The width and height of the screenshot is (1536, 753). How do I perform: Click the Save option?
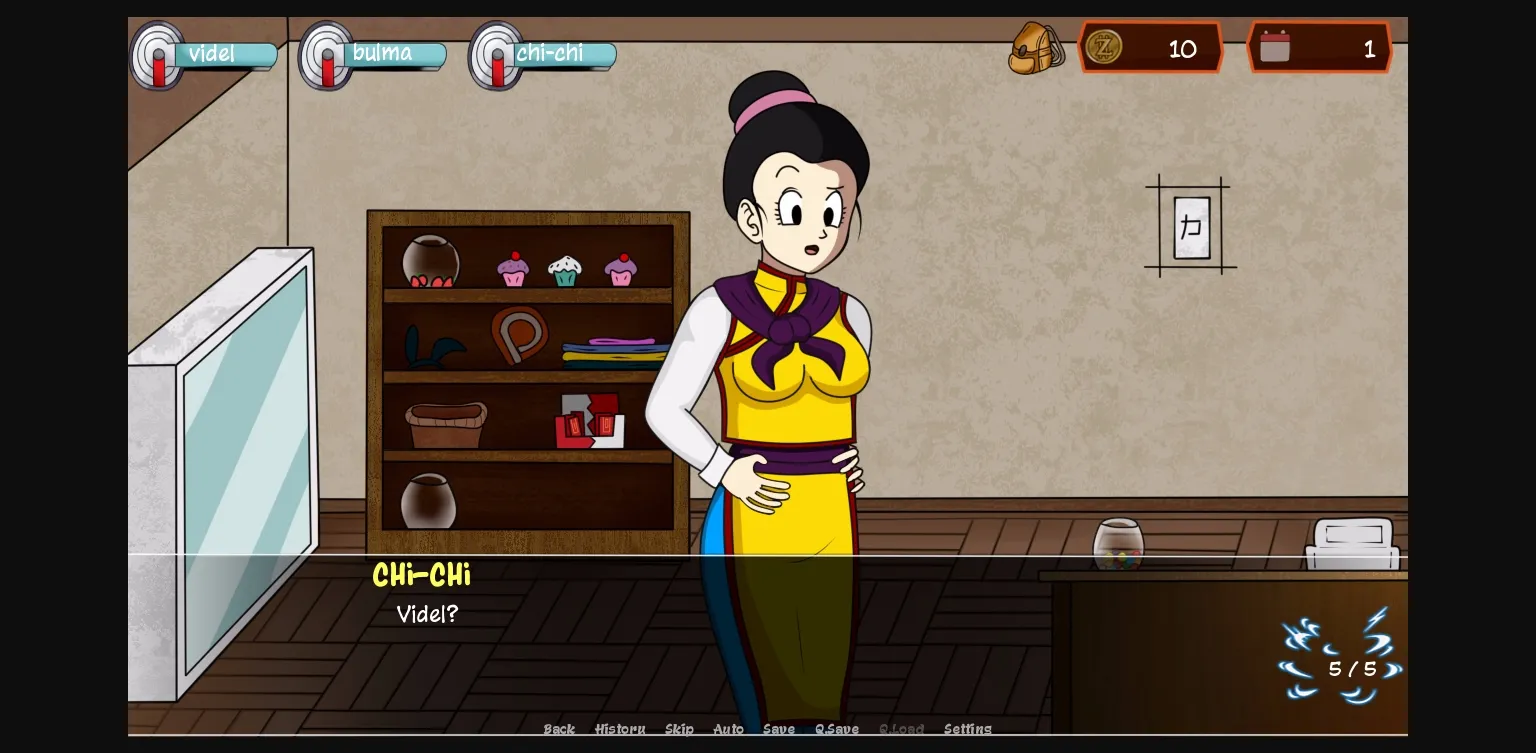(779, 729)
